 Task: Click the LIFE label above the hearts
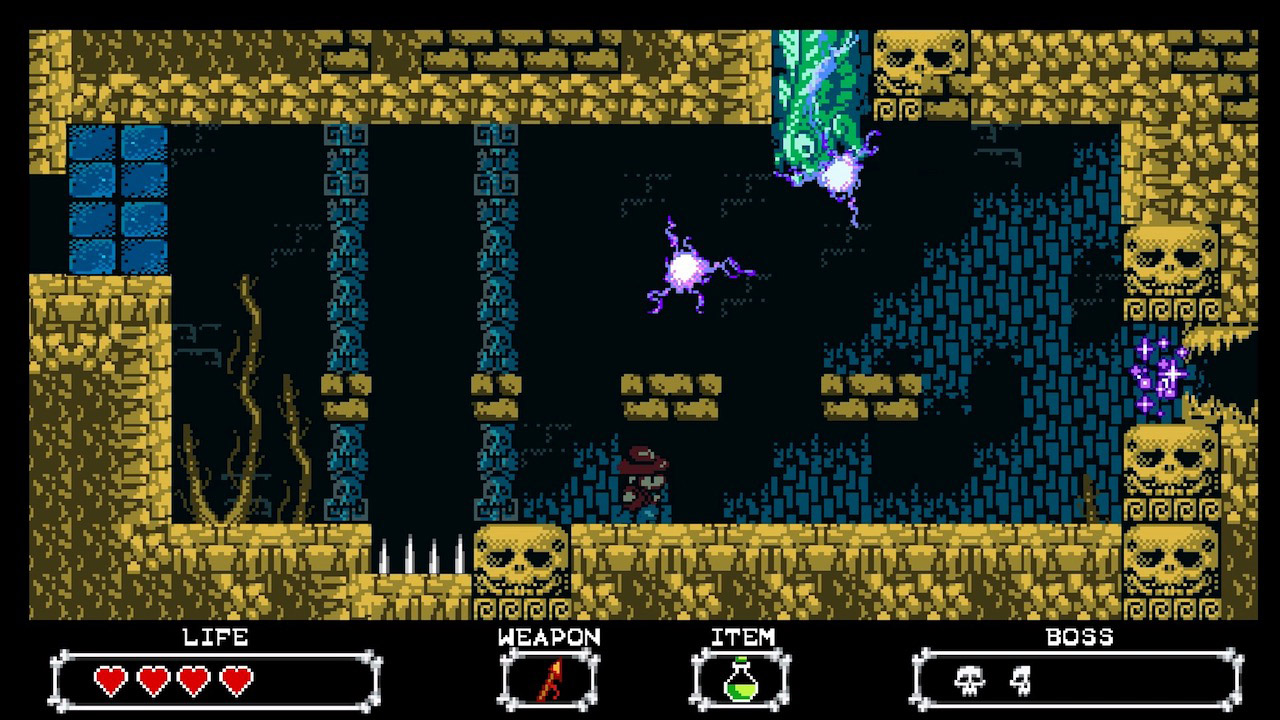tap(213, 636)
